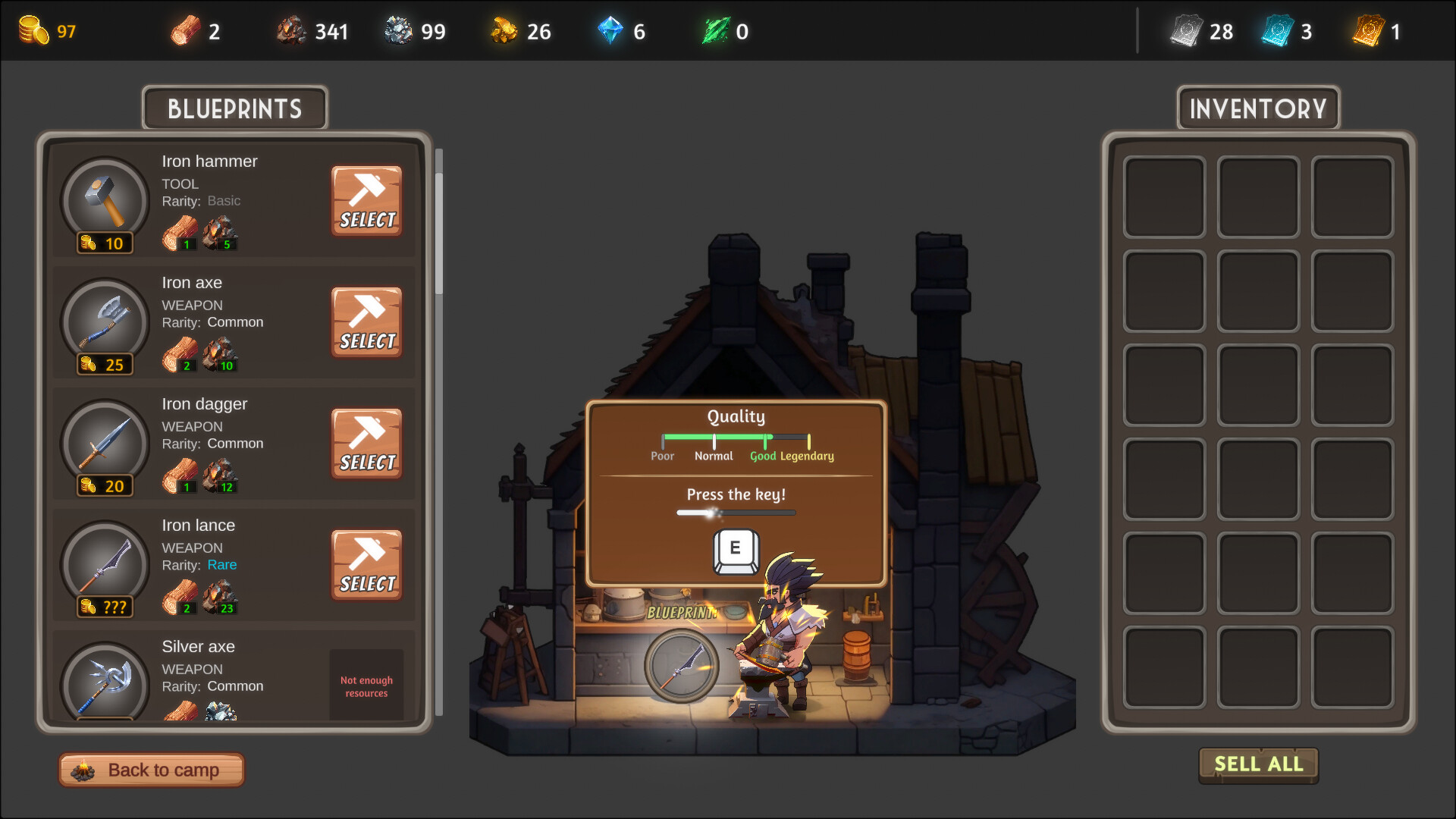This screenshot has height=819, width=1456.
Task: Click the Inventory panel header
Action: (1257, 108)
